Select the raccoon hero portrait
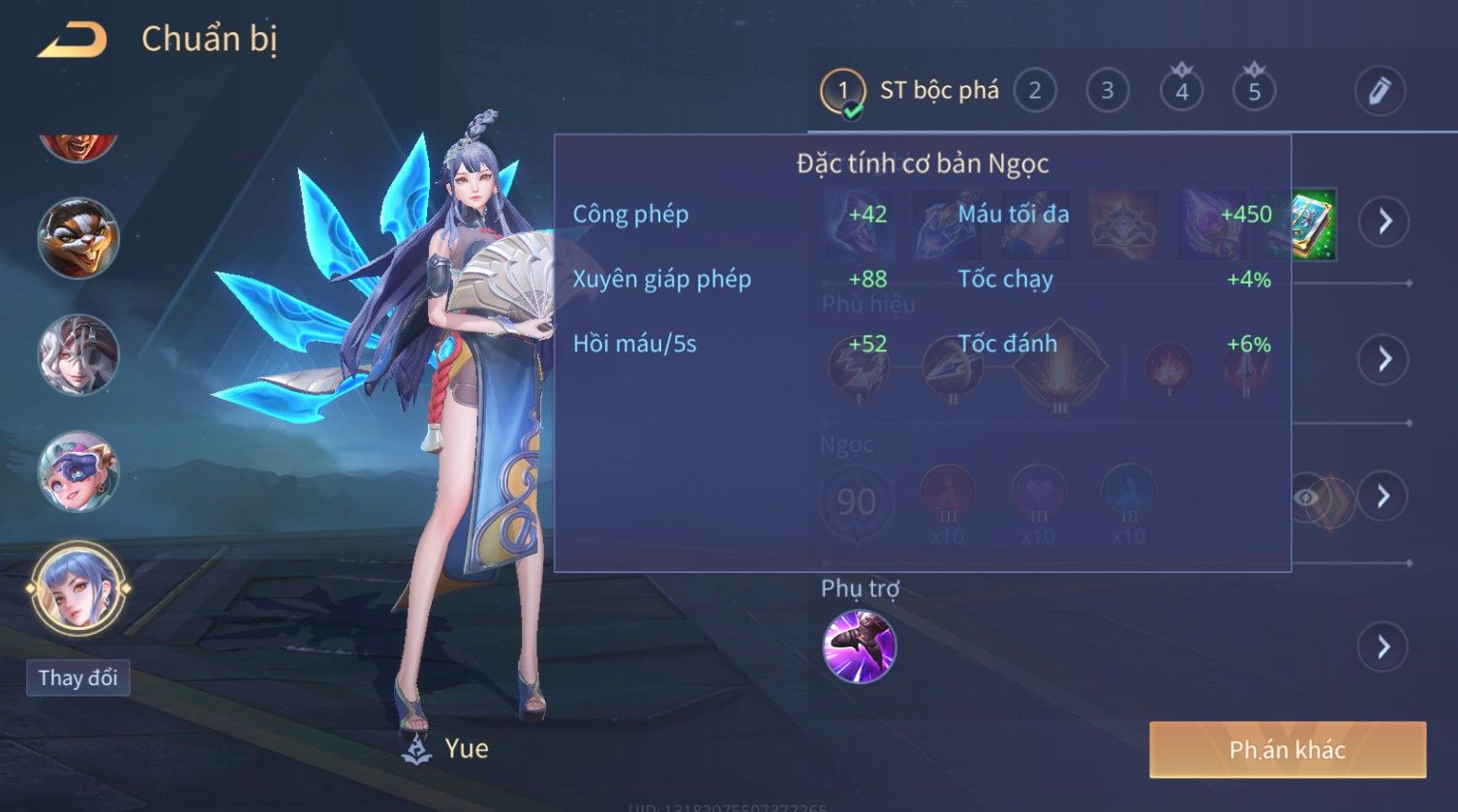Screen dimensions: 1458x812 (x=77, y=238)
